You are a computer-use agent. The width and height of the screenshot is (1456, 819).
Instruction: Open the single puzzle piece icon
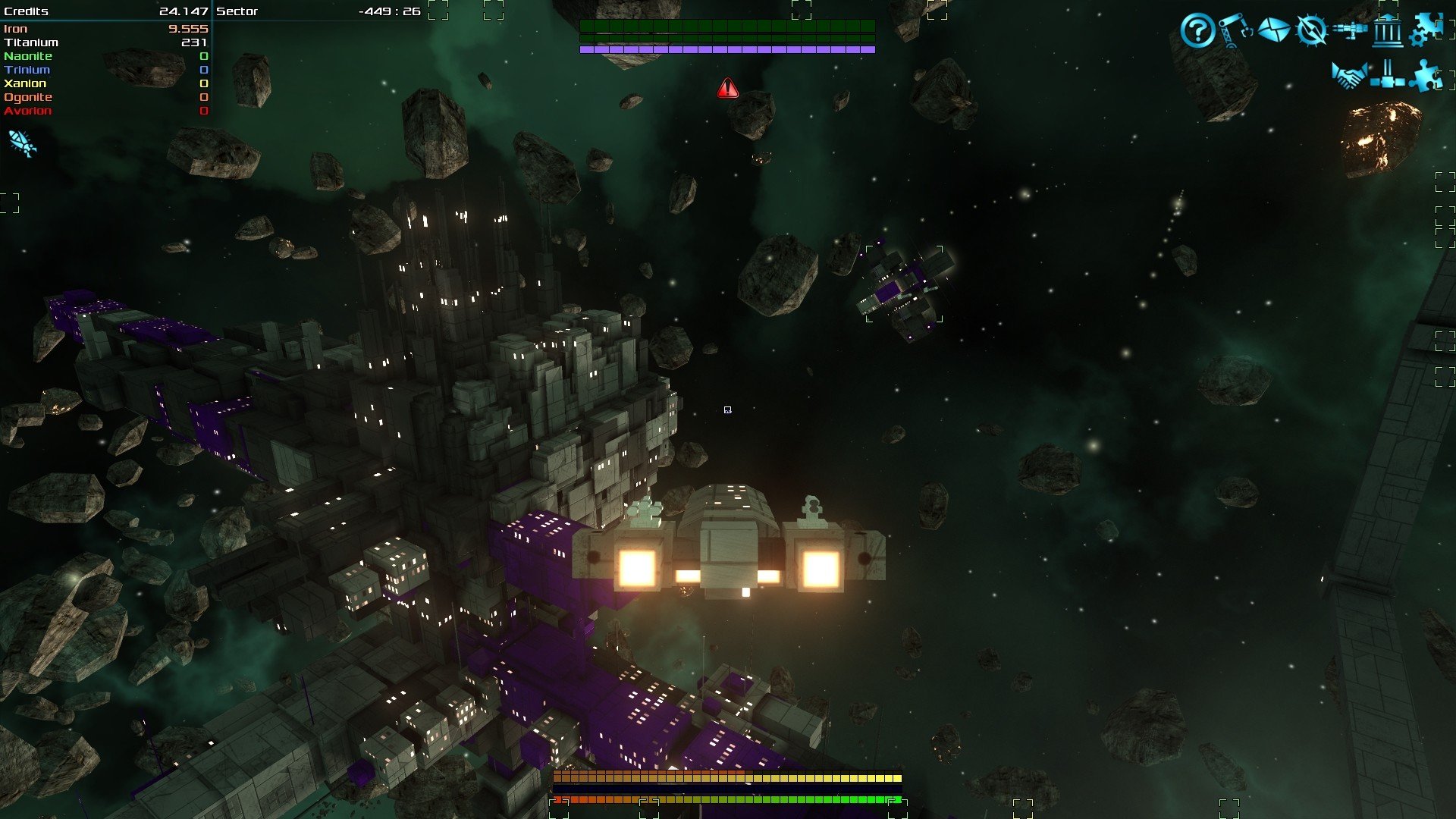(x=1425, y=76)
